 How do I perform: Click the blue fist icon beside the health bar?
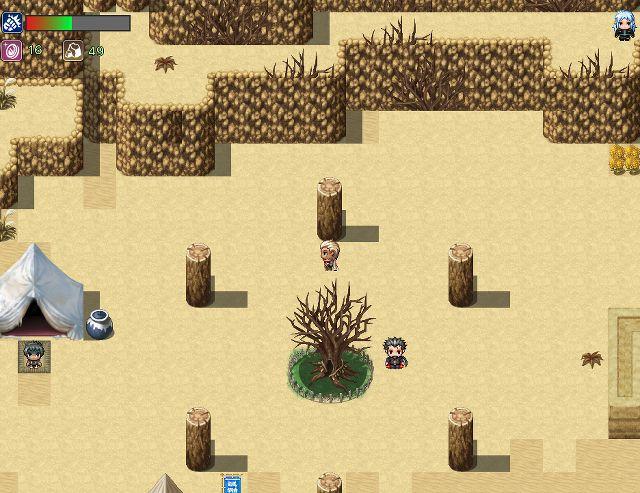click(12, 23)
